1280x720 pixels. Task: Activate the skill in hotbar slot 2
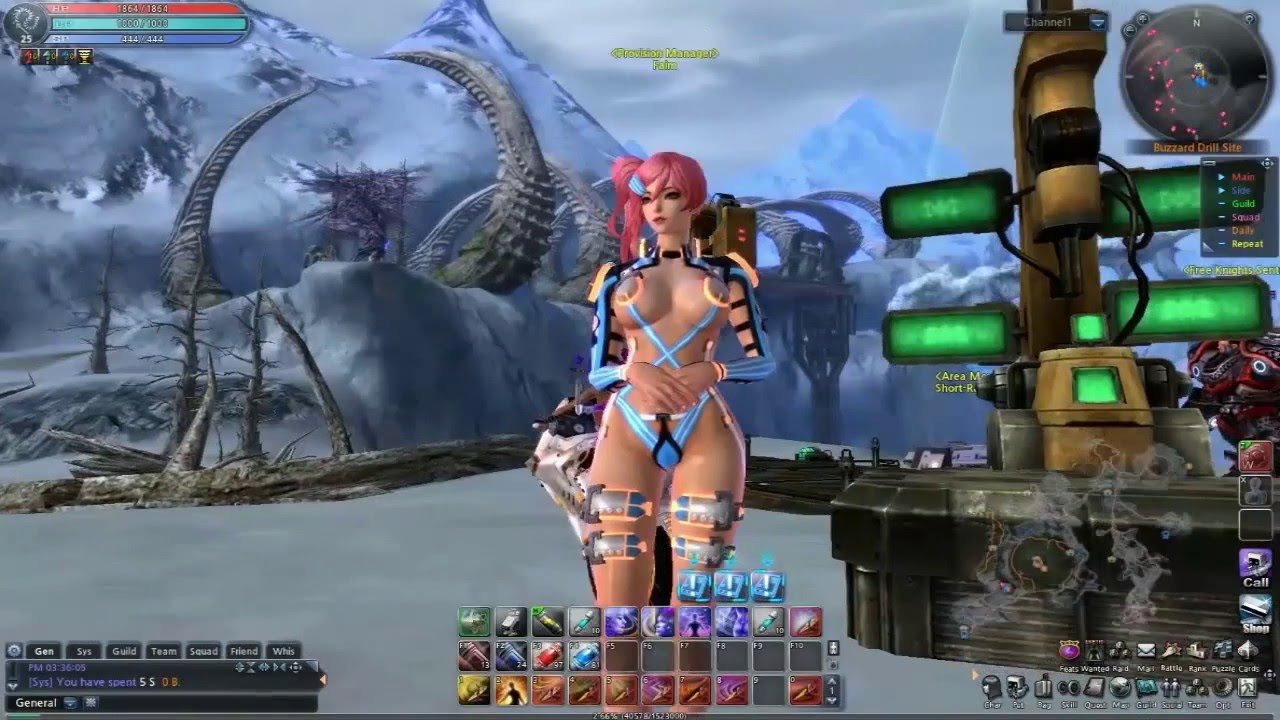pos(511,690)
